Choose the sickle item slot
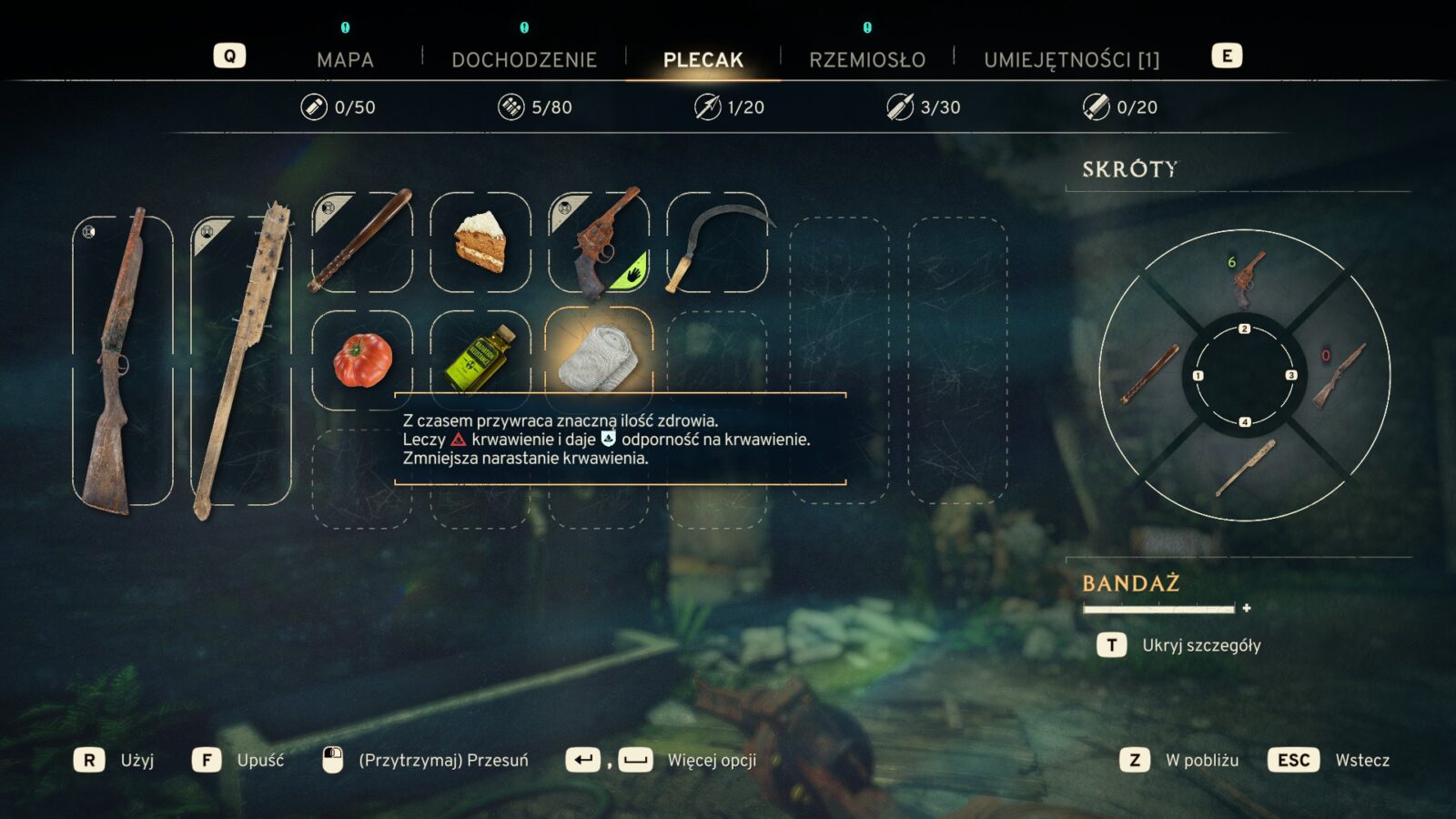The image size is (1456, 819). coord(717,242)
